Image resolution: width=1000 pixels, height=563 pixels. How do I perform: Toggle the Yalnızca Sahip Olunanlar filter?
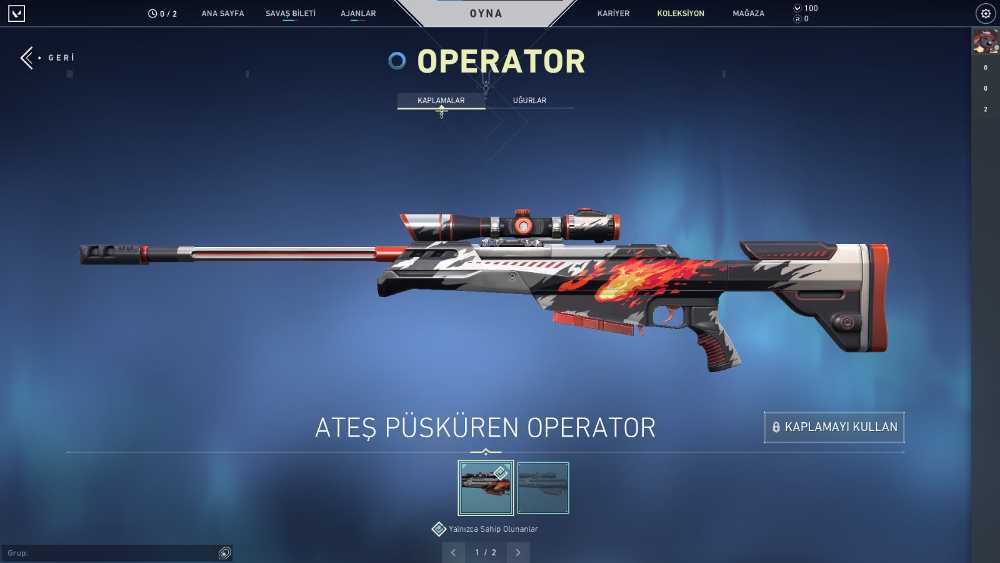coord(439,529)
